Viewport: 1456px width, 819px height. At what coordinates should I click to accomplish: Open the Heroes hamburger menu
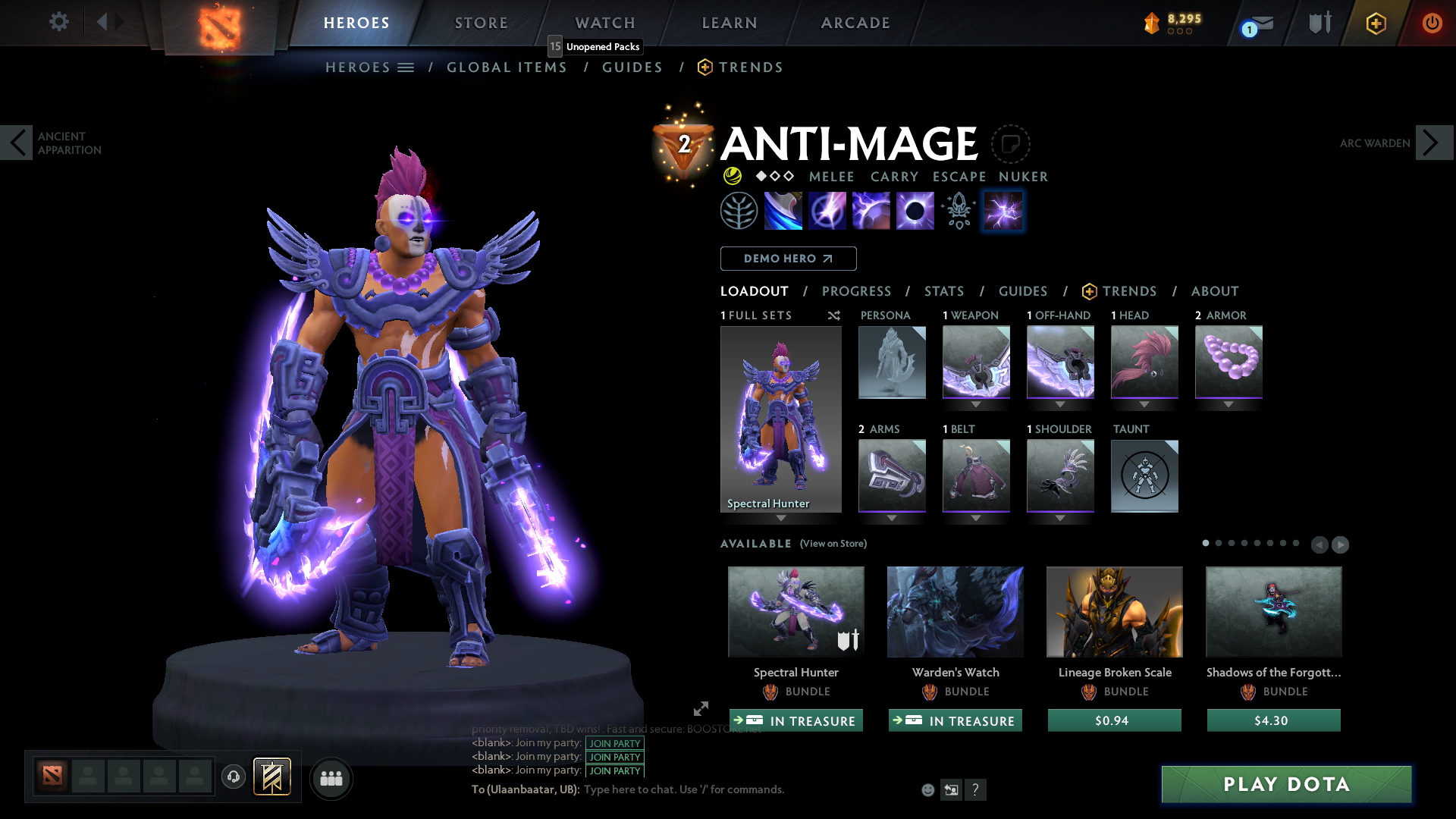(x=406, y=67)
